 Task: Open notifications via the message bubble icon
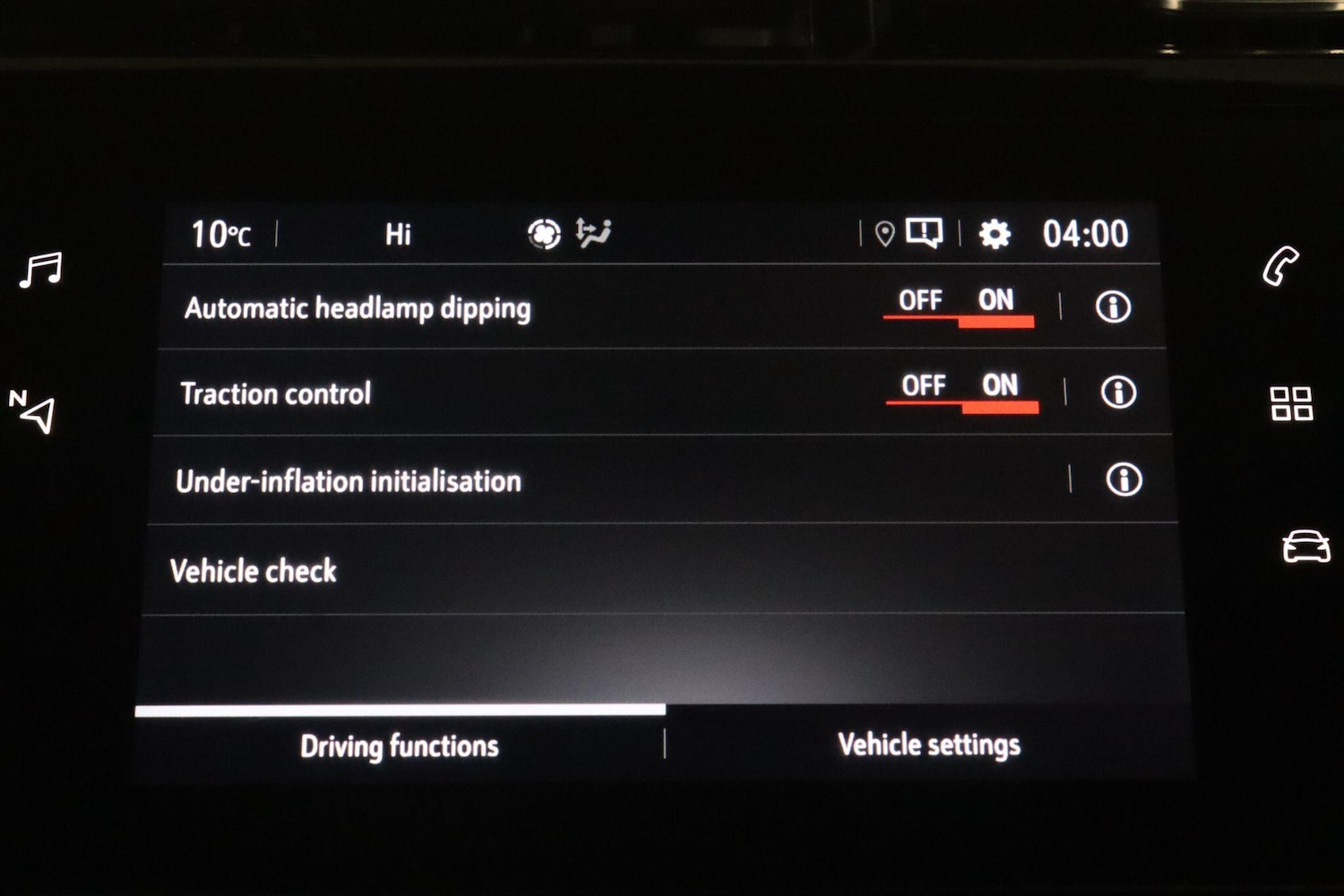click(925, 233)
